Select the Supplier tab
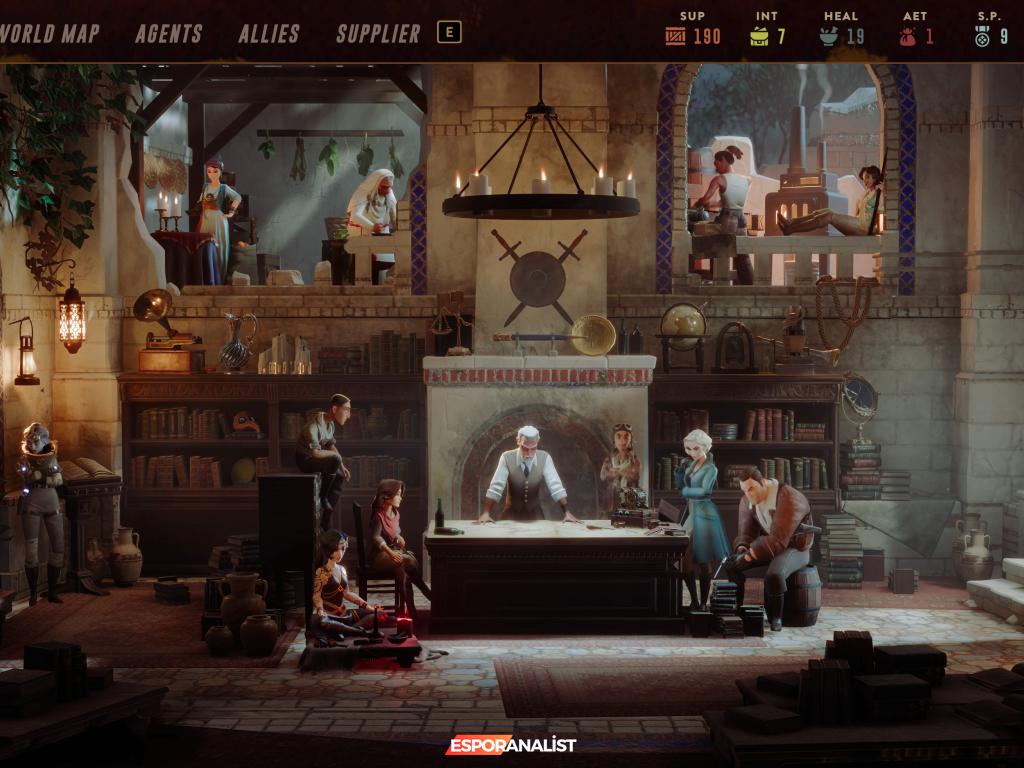The width and height of the screenshot is (1024, 768). click(x=378, y=33)
